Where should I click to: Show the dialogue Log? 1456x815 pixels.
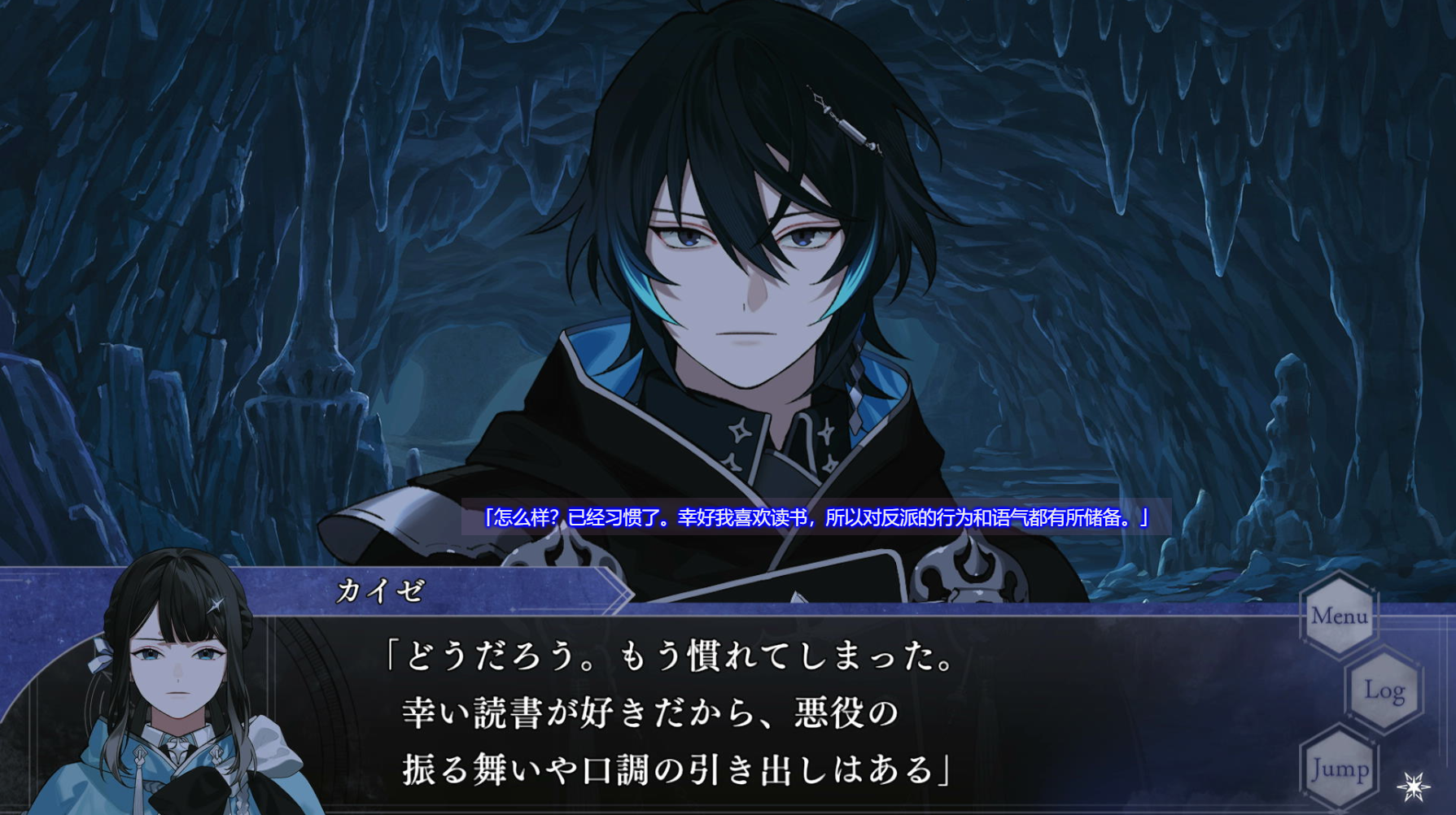1384,691
